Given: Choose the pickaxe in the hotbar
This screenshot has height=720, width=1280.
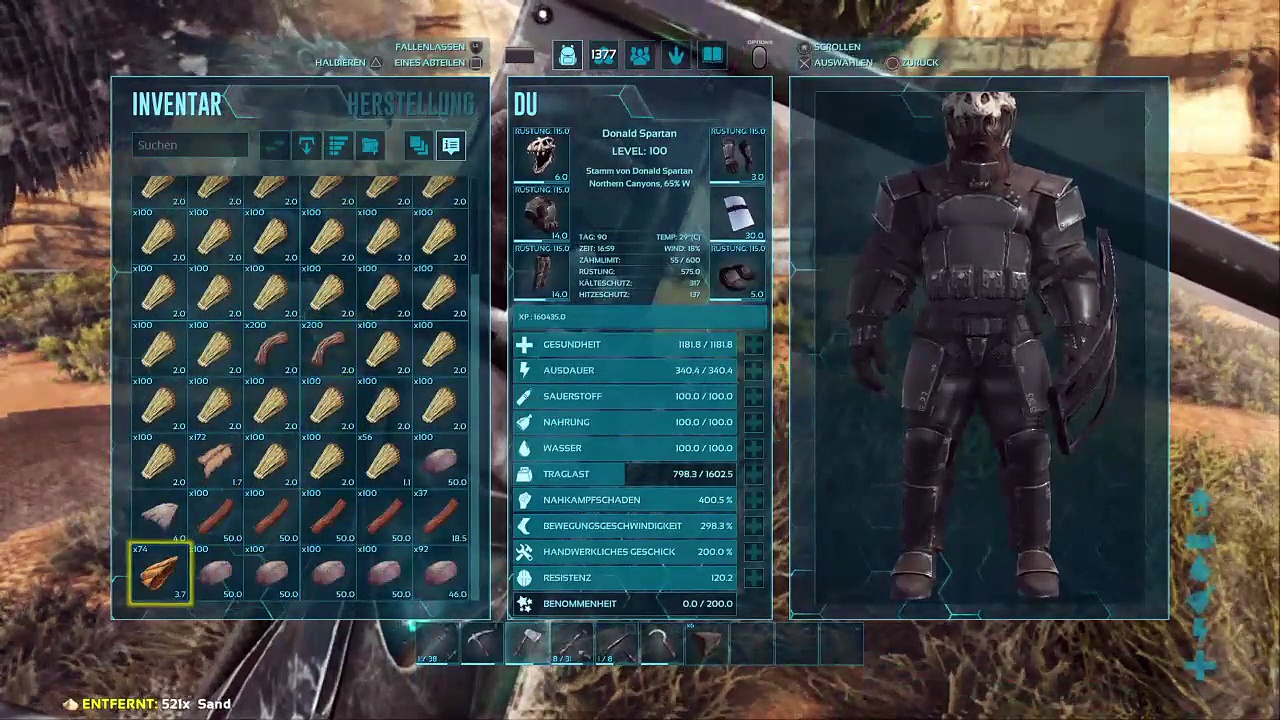Looking at the screenshot, I should 481,643.
